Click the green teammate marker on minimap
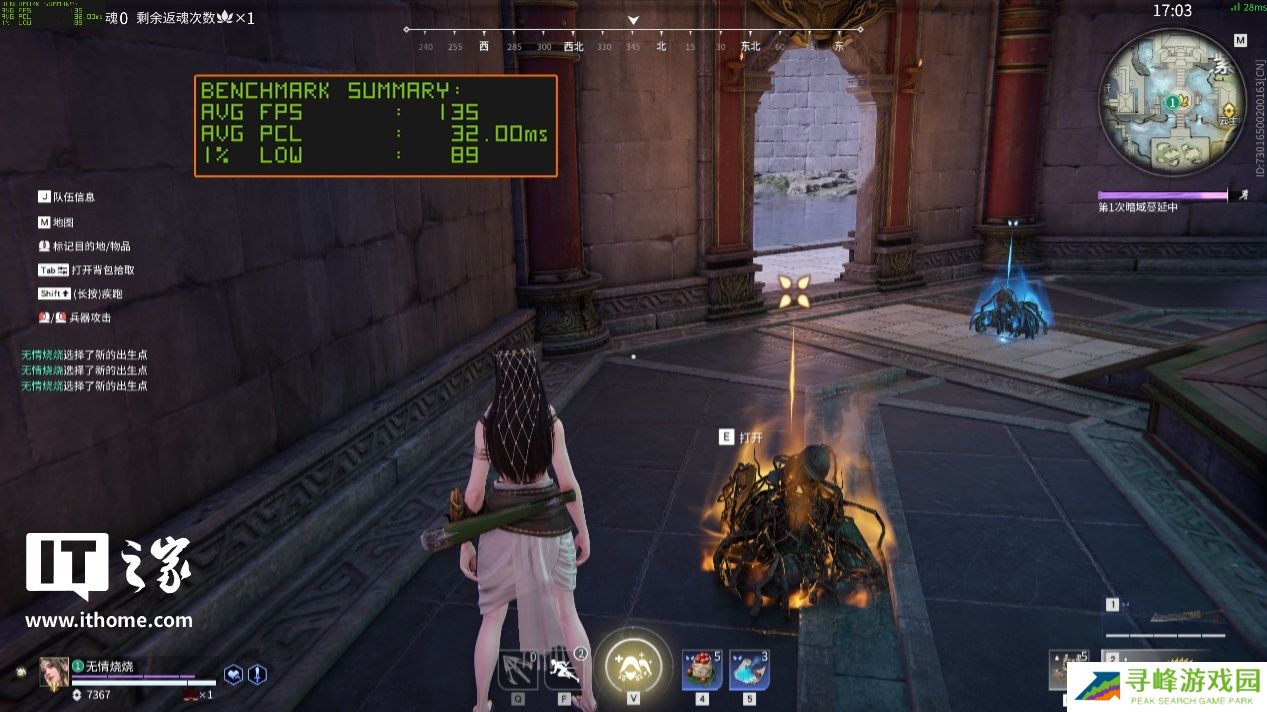Viewport: 1267px width, 712px height. coord(1172,102)
